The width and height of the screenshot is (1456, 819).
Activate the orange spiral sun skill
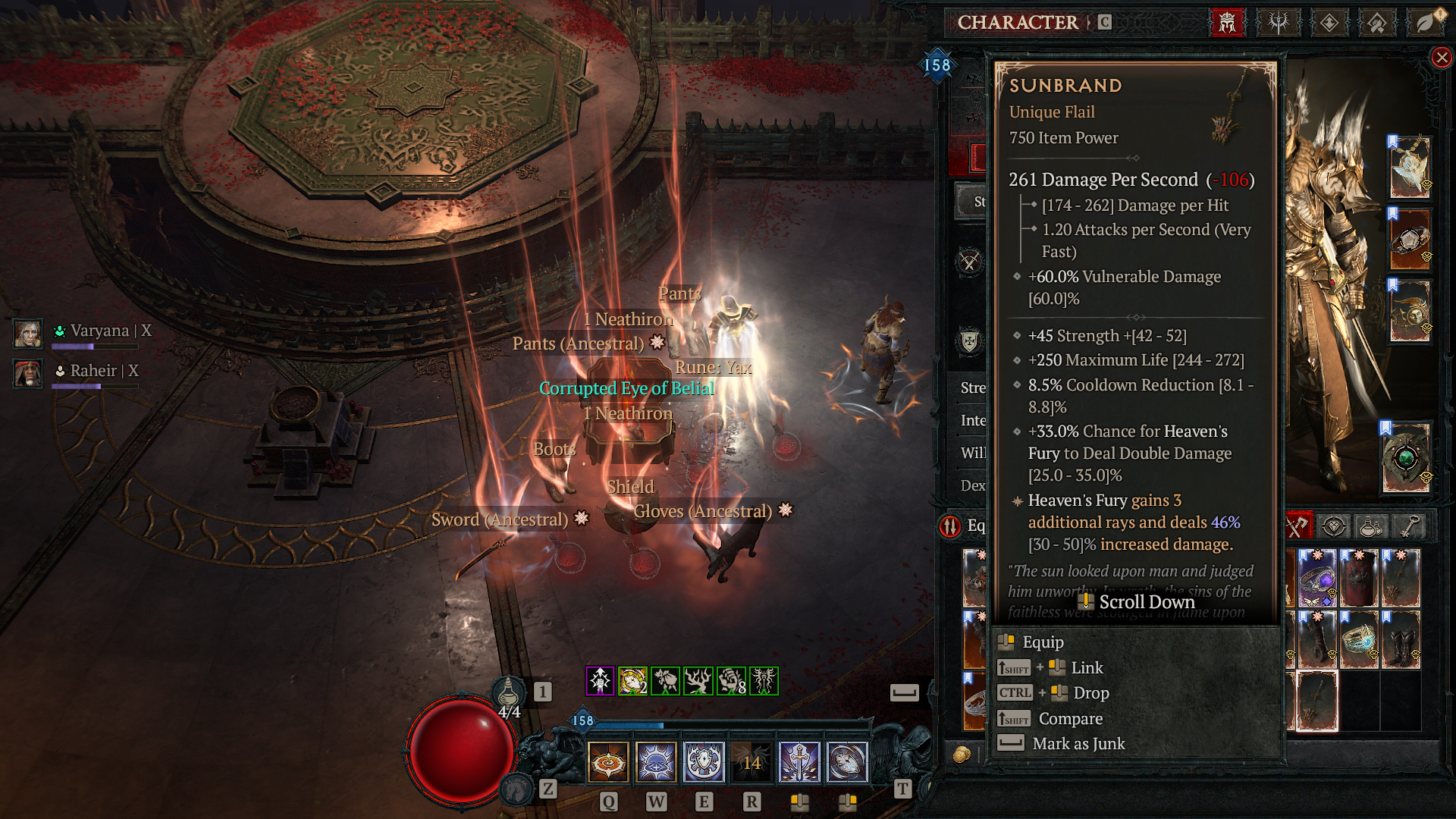pos(608,761)
